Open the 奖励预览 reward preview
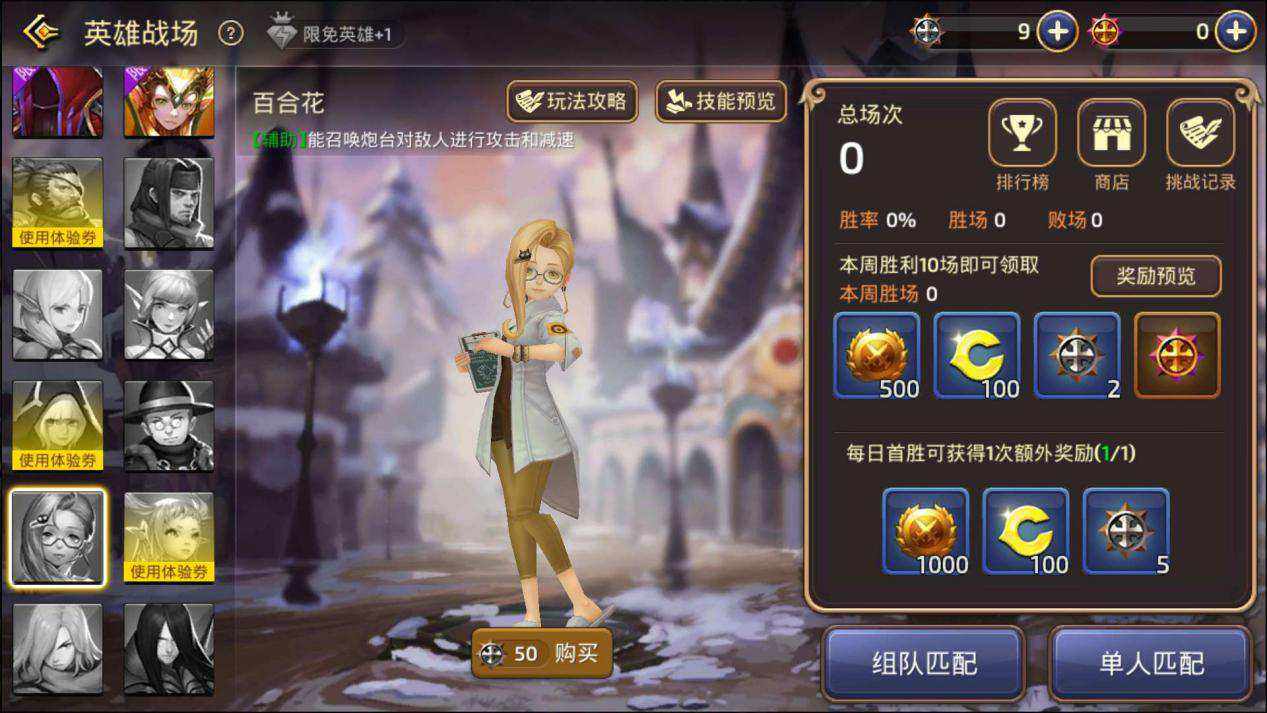Screen dimensions: 1267x713 pyautogui.click(x=1155, y=276)
